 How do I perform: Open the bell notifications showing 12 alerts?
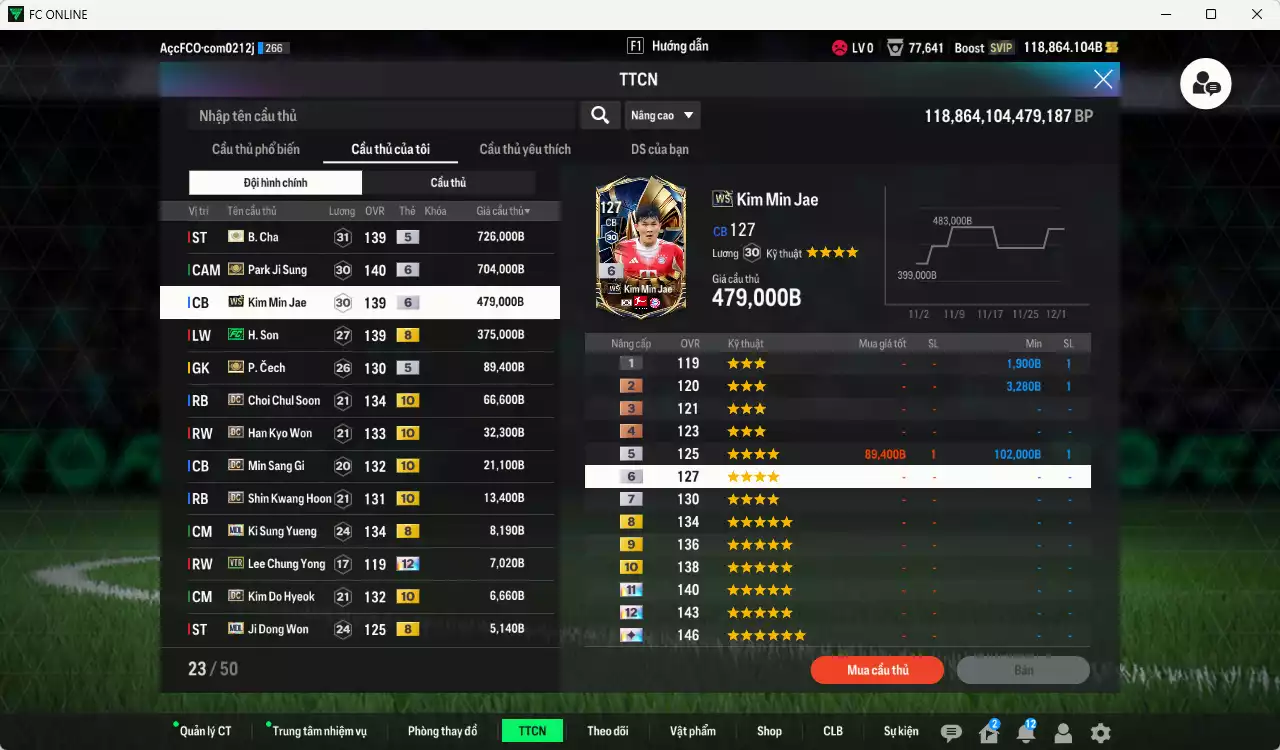click(x=1025, y=733)
